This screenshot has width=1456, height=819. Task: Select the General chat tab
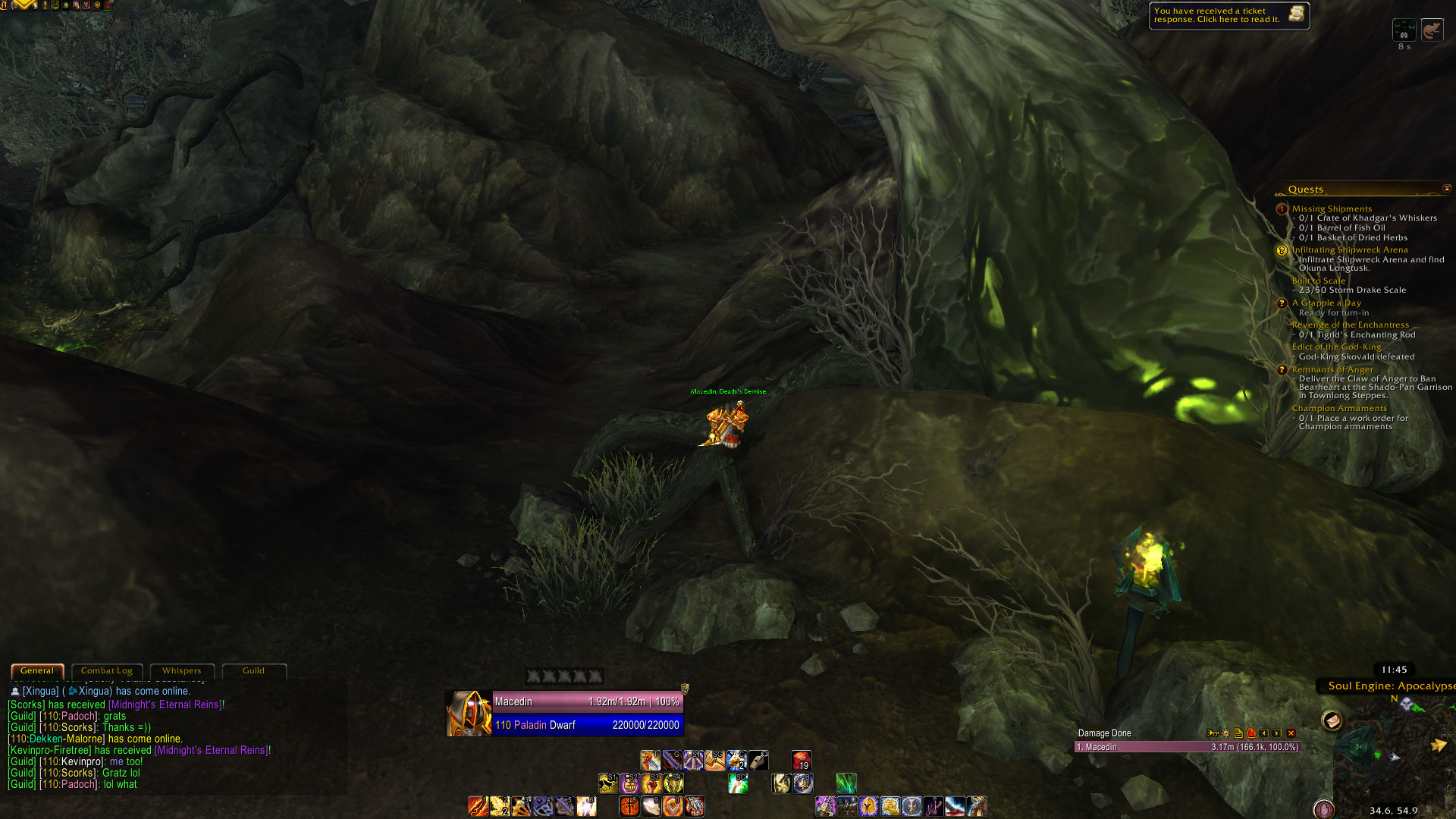click(x=37, y=671)
